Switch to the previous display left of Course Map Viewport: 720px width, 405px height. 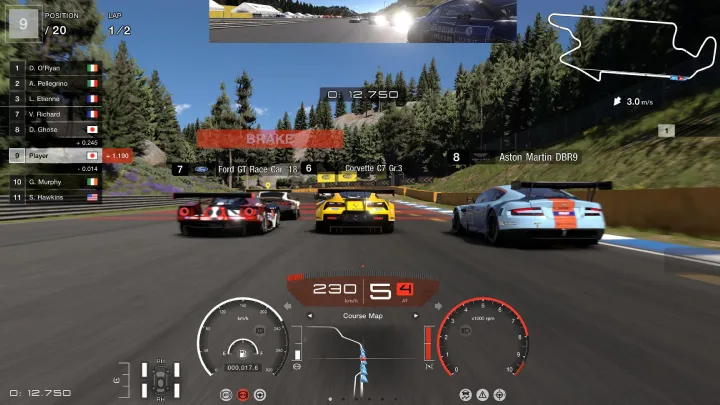[309, 316]
